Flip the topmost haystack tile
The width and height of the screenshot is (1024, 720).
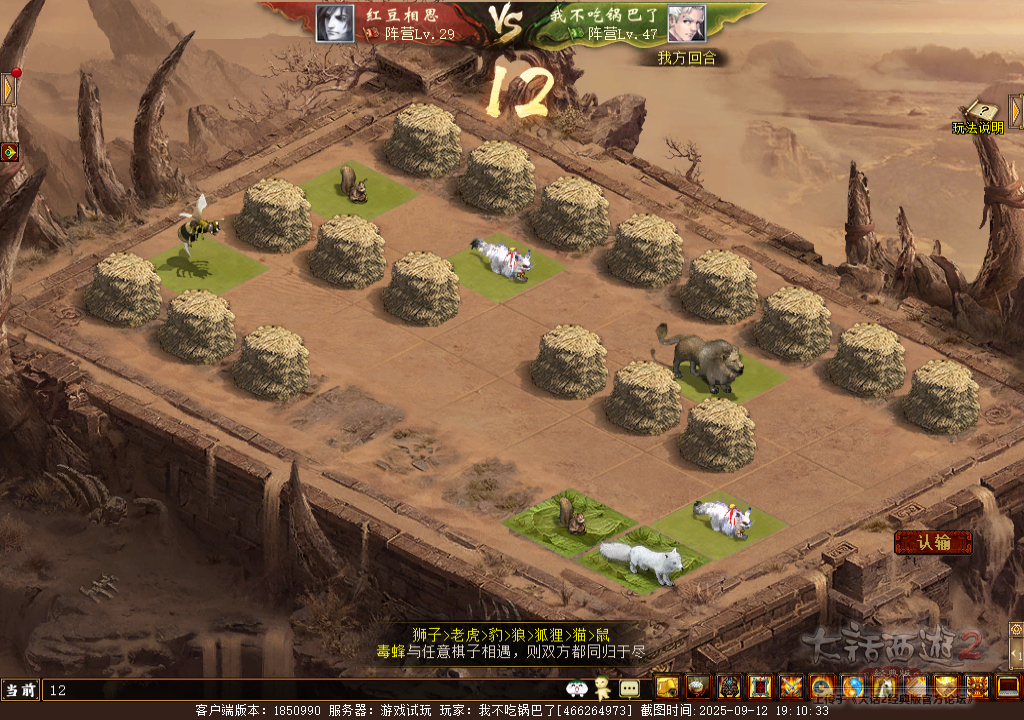tap(422, 141)
